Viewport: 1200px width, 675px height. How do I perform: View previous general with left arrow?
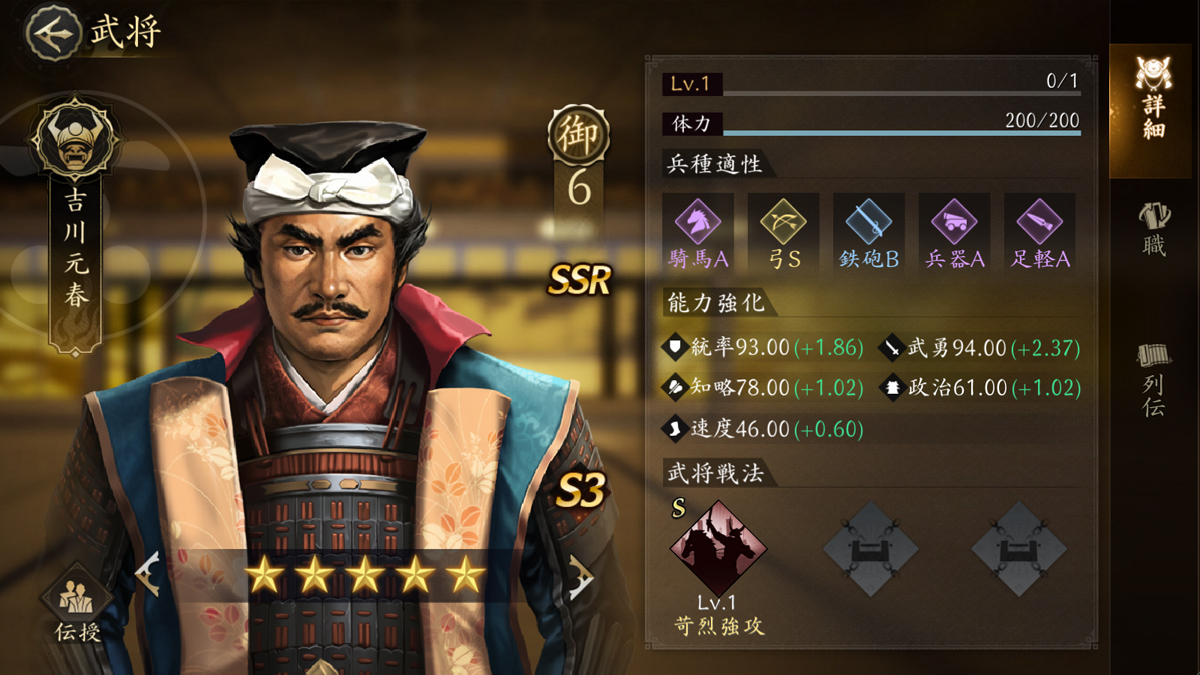149,577
